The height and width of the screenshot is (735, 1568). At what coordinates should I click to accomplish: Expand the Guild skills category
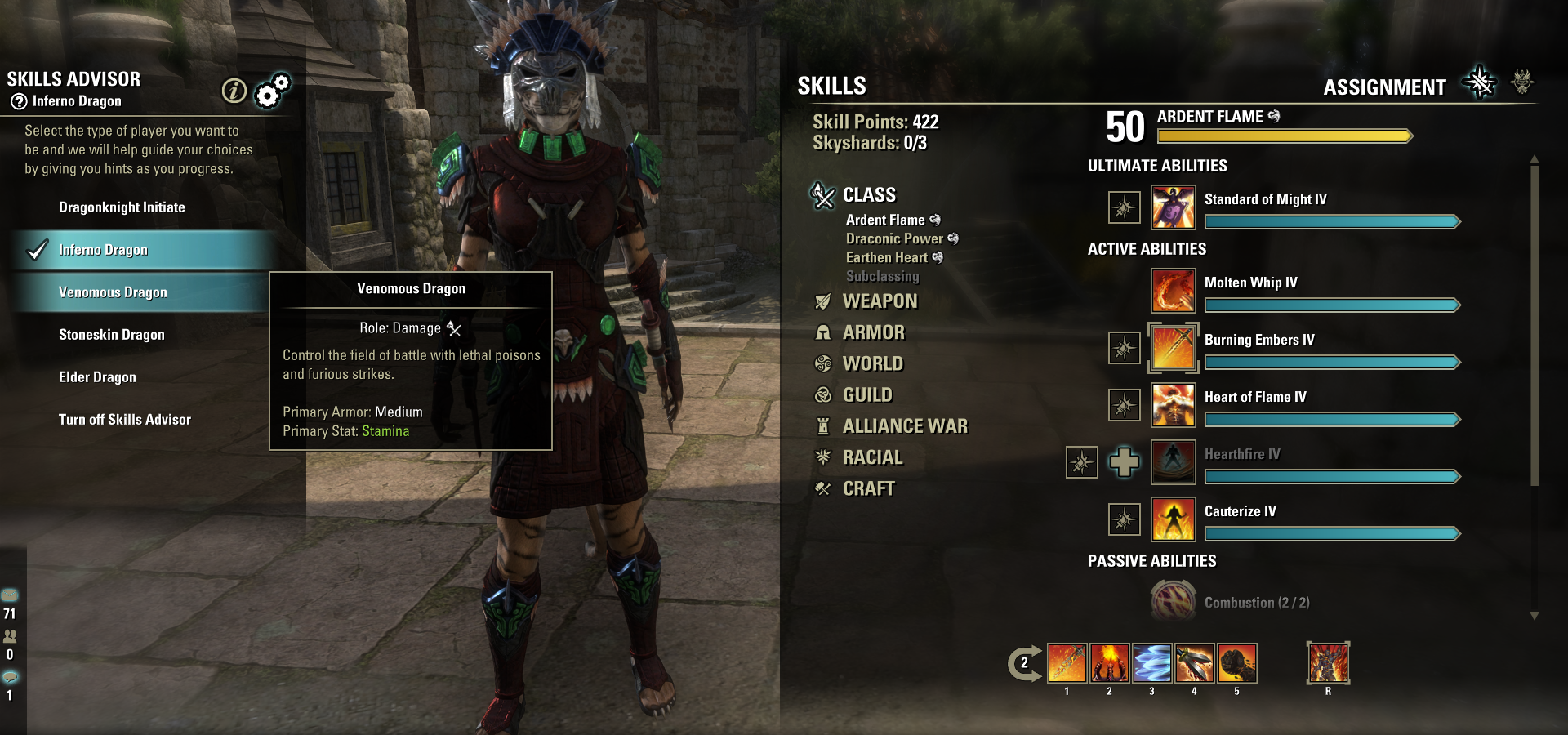[867, 395]
